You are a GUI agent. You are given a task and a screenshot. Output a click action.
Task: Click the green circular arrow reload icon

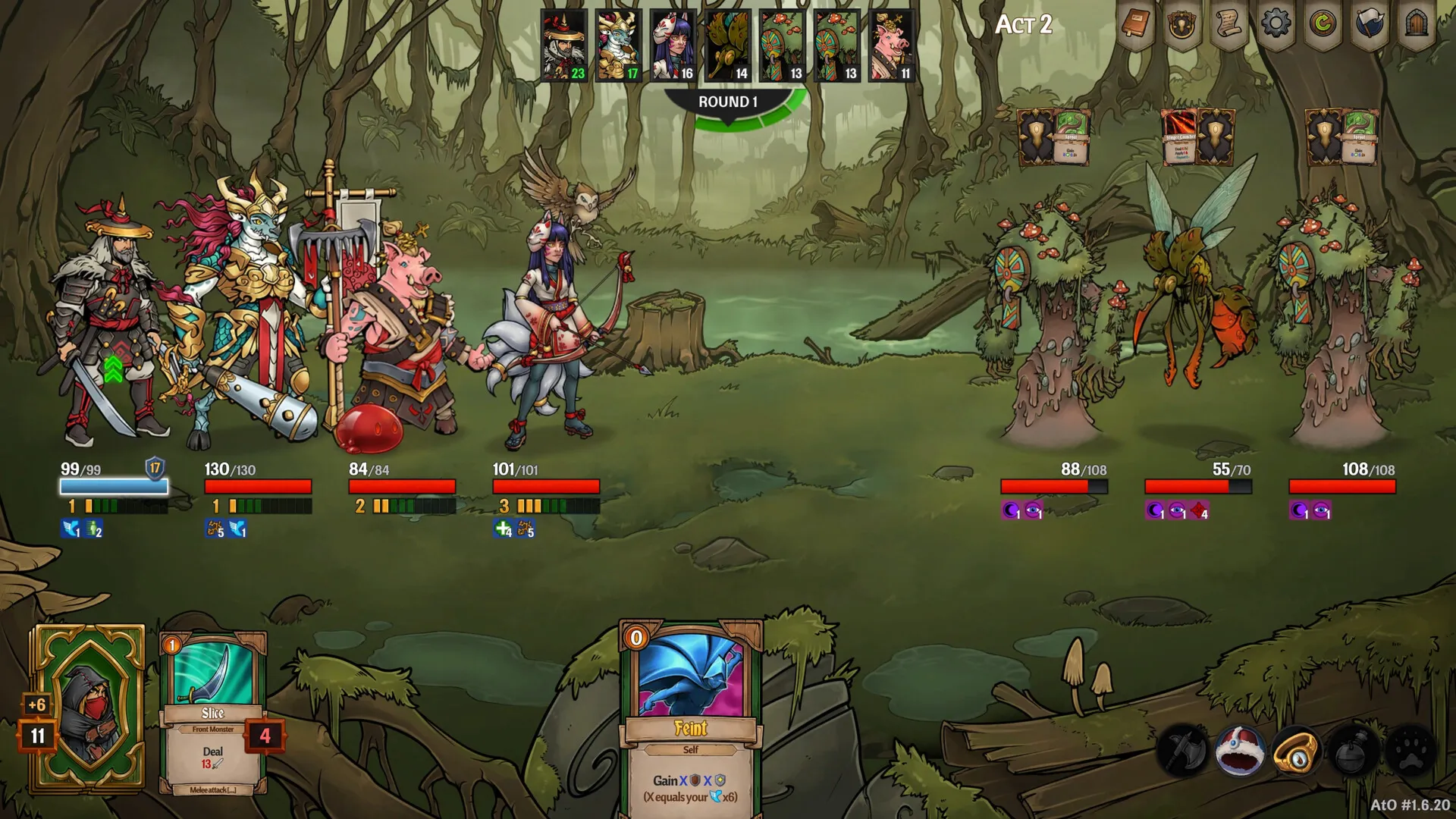click(x=1323, y=25)
